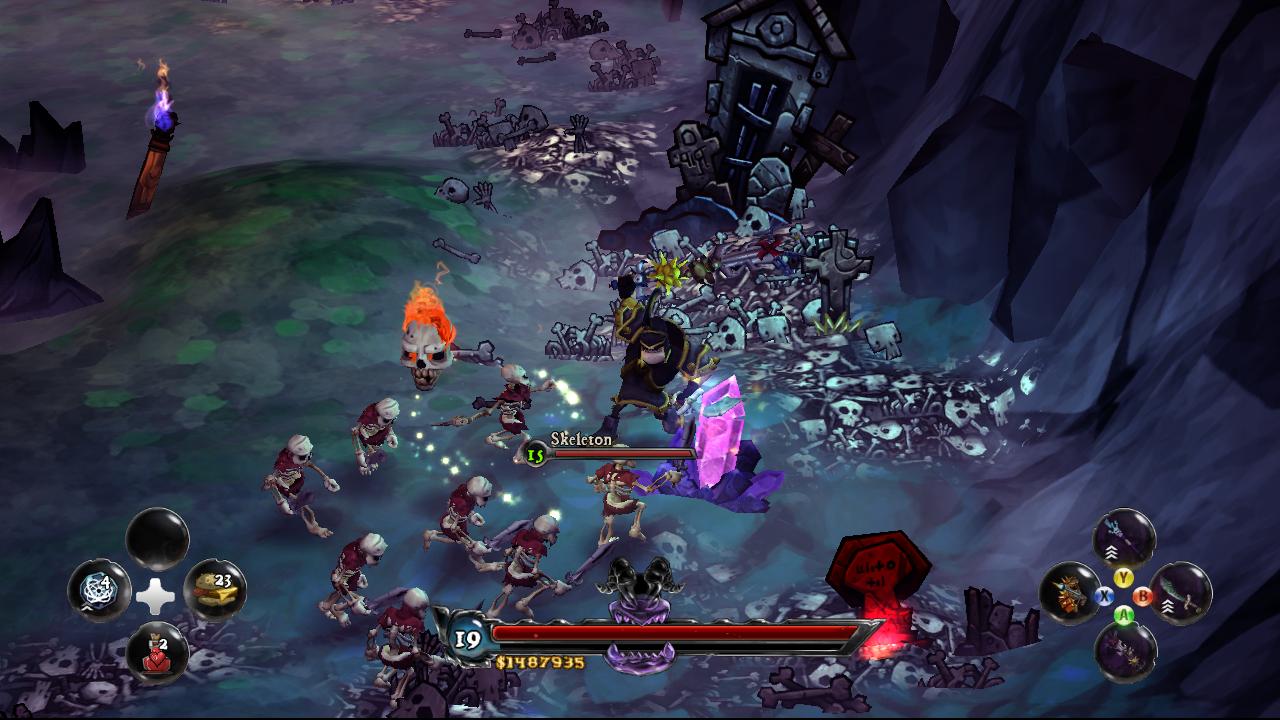Image resolution: width=1280 pixels, height=720 pixels.
Task: Use the burger food item slot
Action: tap(214, 590)
